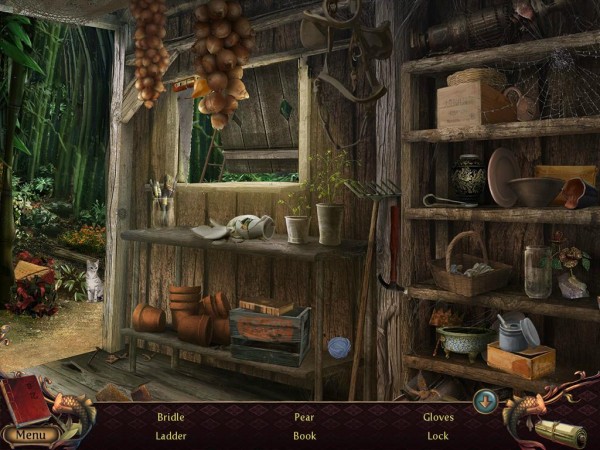Select the Bridle entry in the item list

170,417
